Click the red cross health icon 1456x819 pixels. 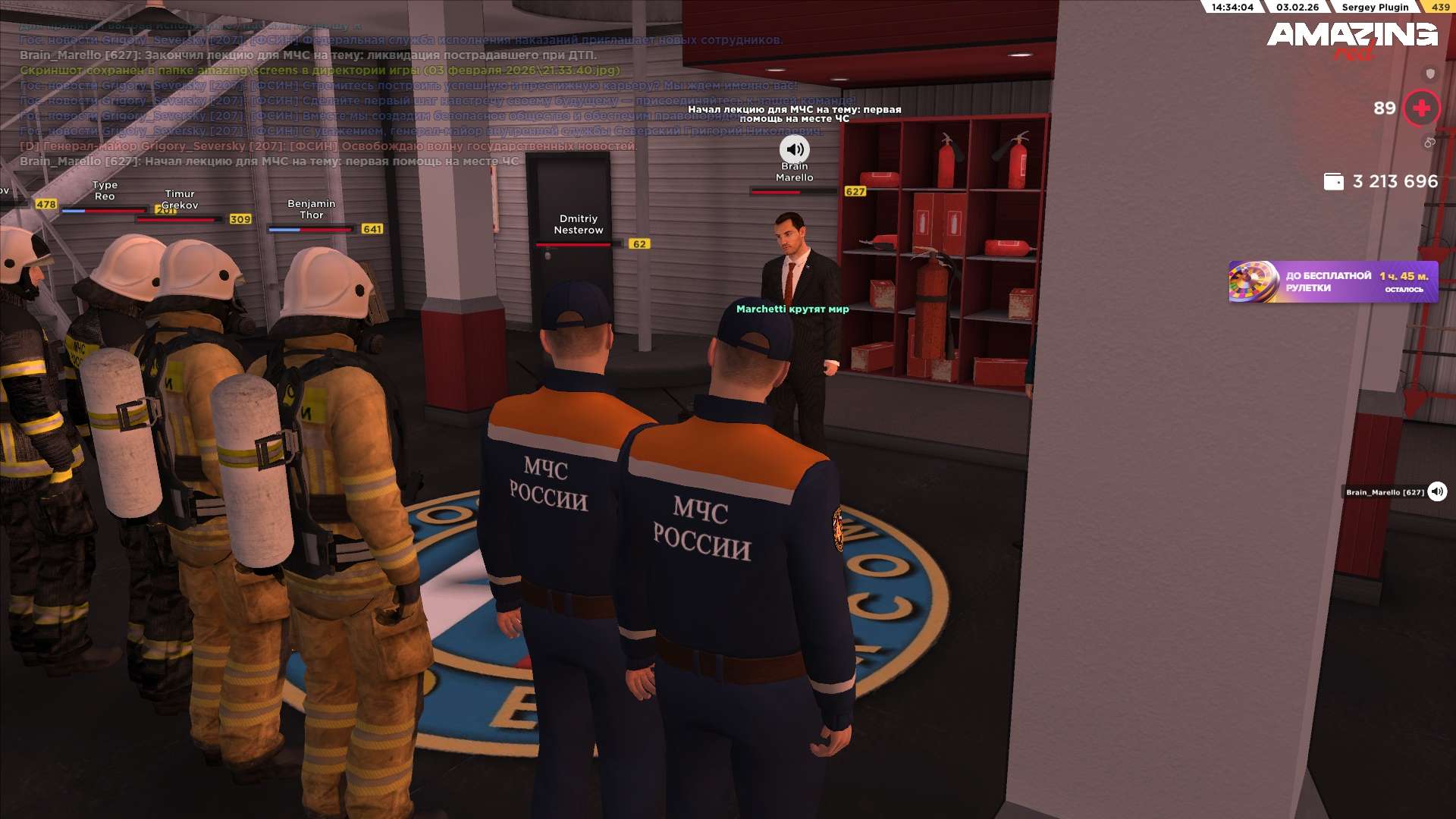1421,108
